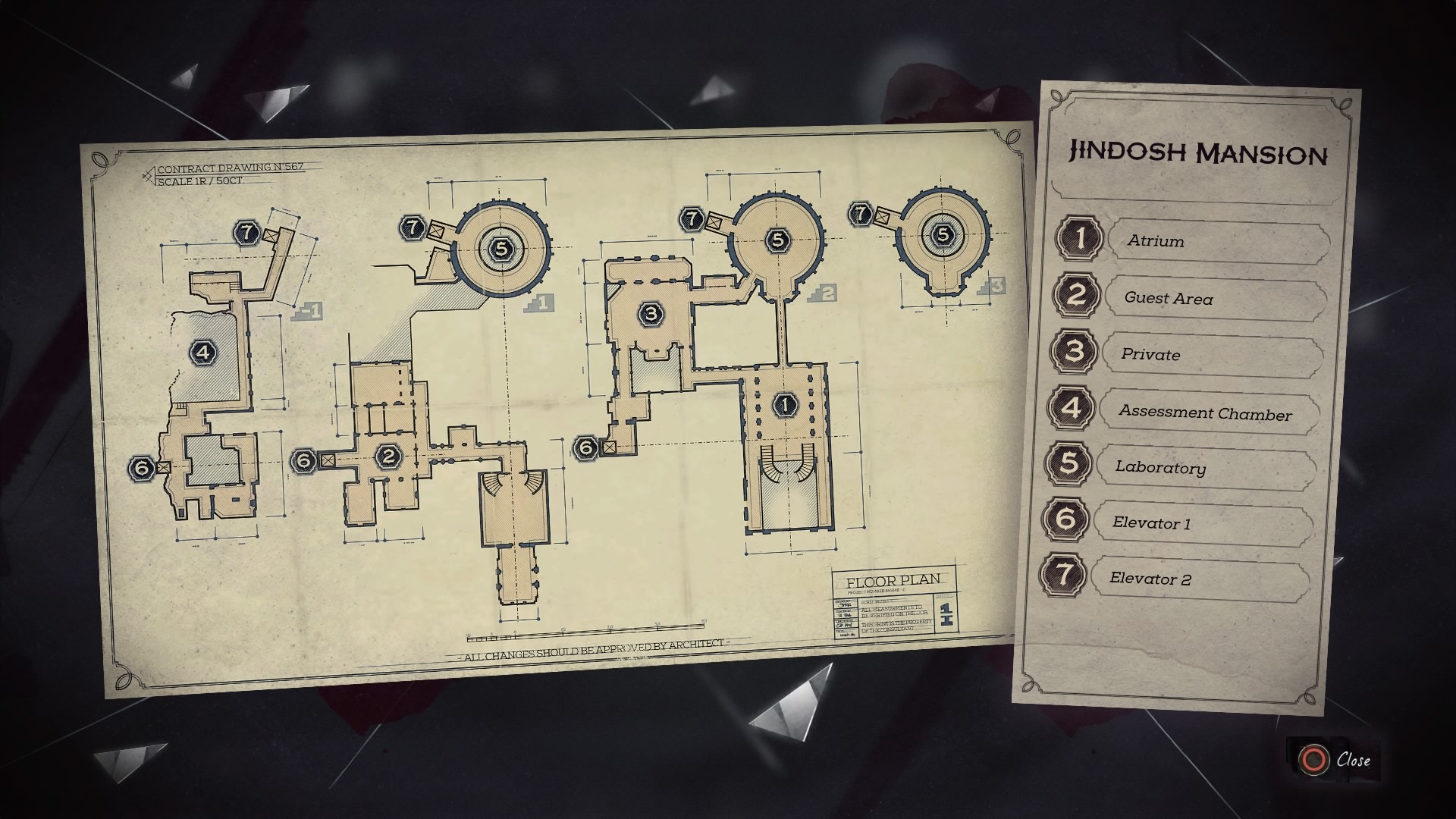Select the Private area marker 3
Image resolution: width=1456 pixels, height=819 pixels.
point(651,313)
